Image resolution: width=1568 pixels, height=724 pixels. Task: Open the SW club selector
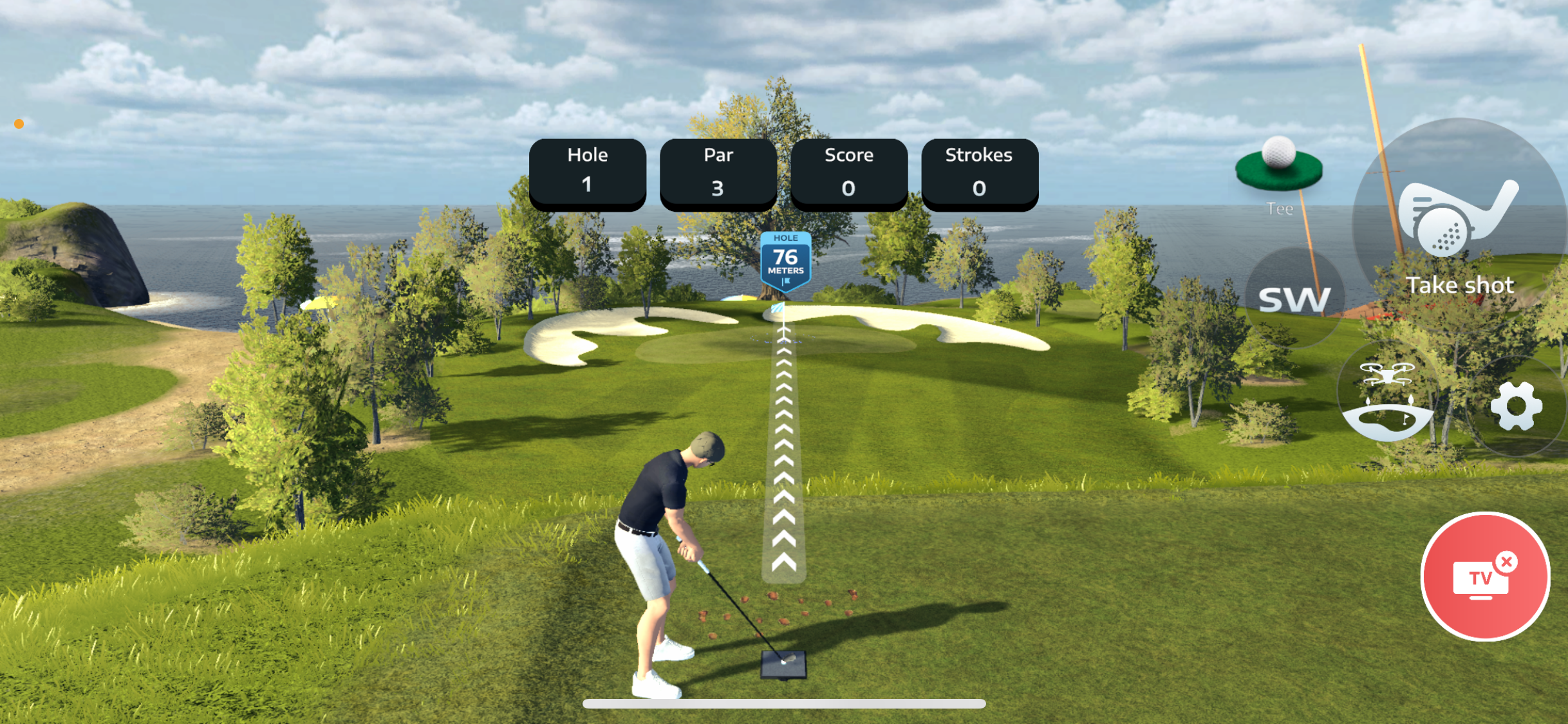(x=1294, y=299)
